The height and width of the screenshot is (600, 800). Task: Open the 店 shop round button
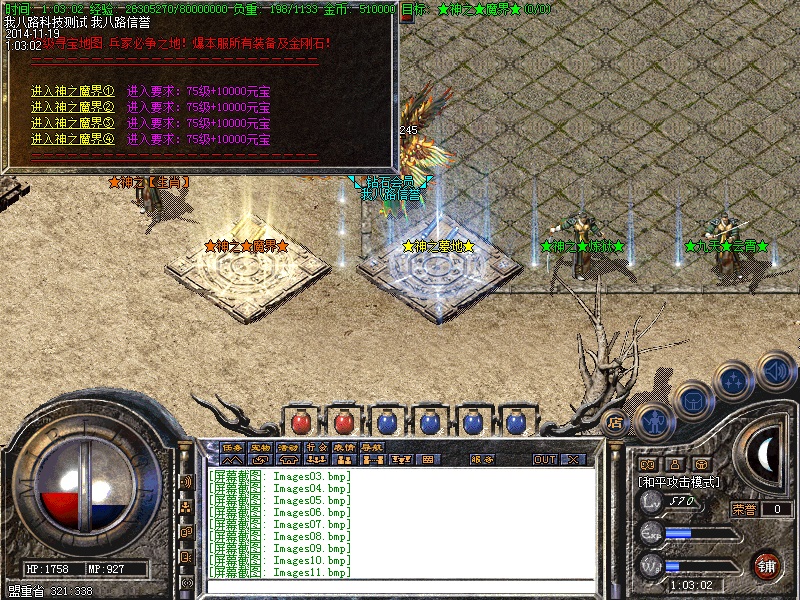tap(615, 423)
